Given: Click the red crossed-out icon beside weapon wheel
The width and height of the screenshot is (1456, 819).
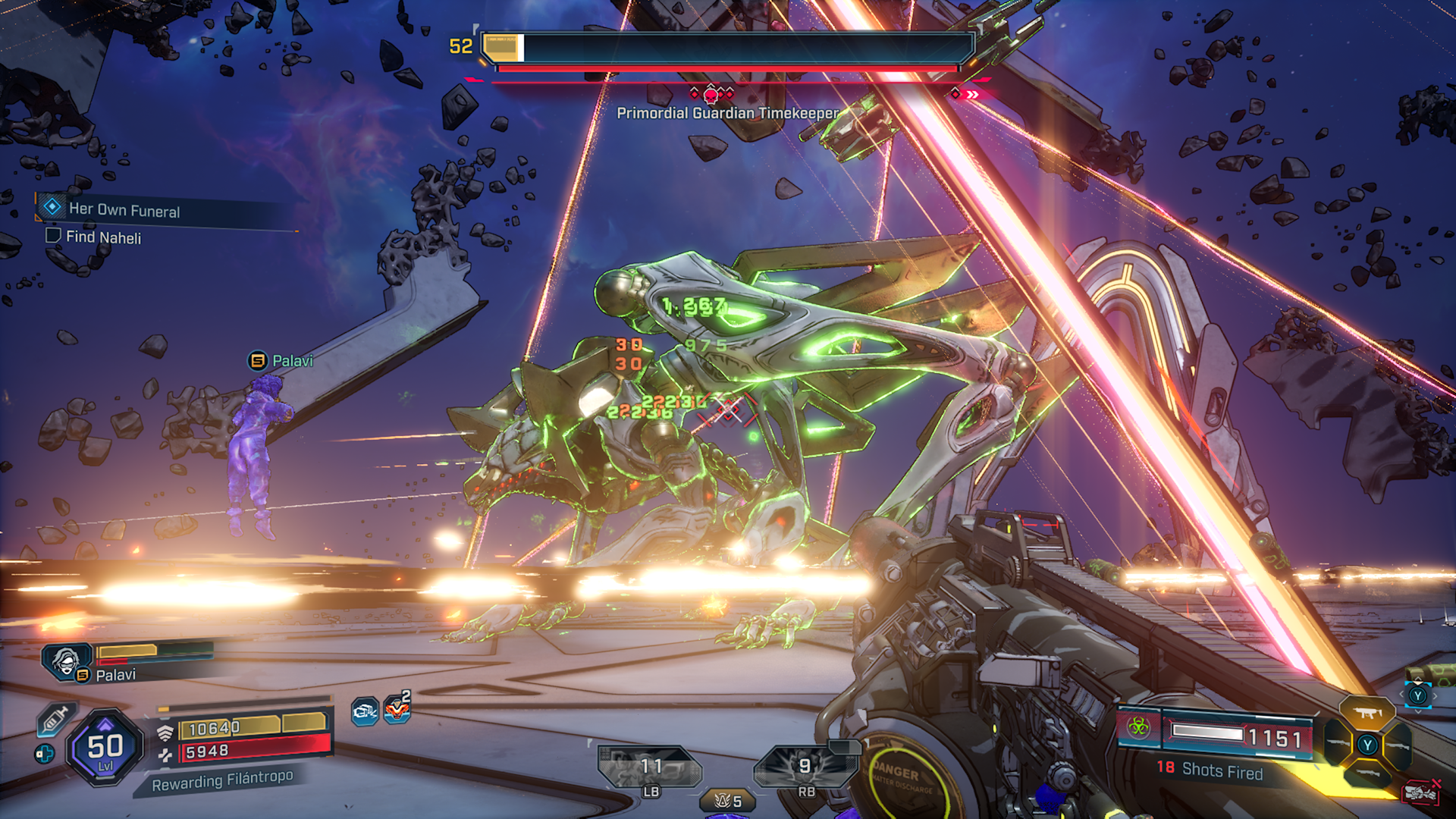Looking at the screenshot, I should point(1421,792).
